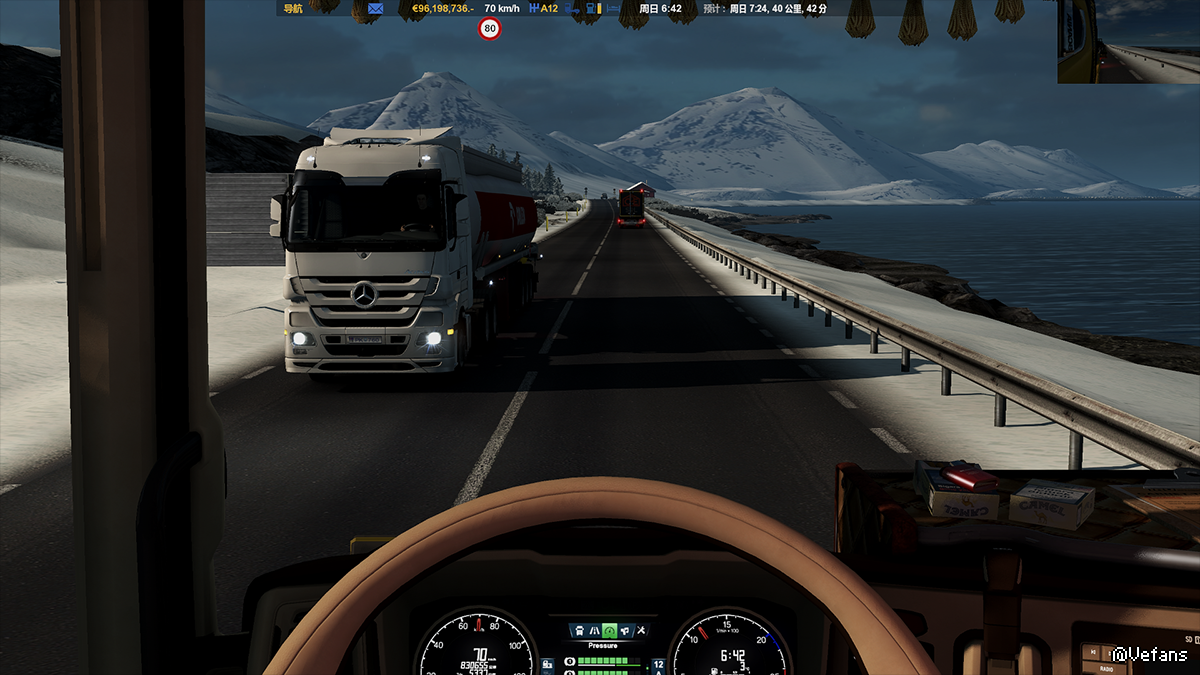Open the mail envelope icon
The height and width of the screenshot is (675, 1200).
pos(376,9)
